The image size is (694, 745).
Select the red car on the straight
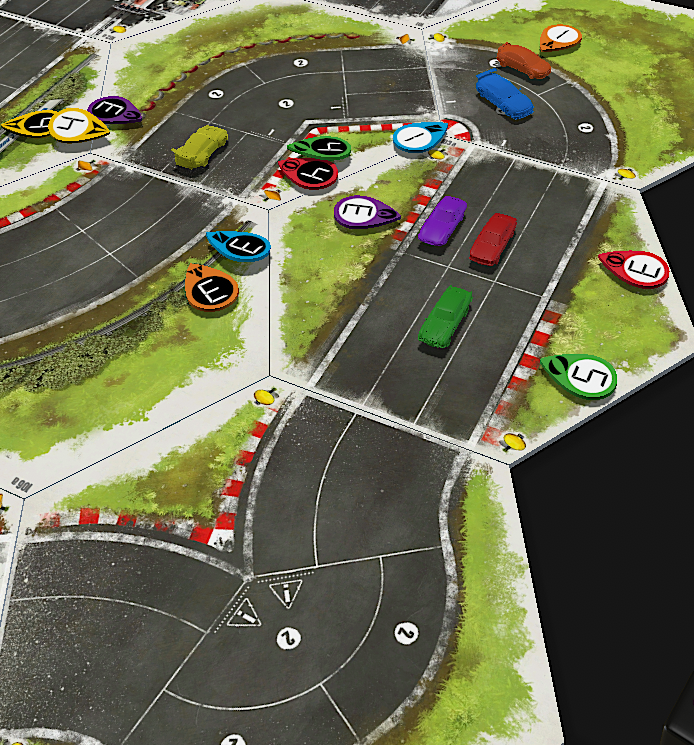tap(493, 240)
